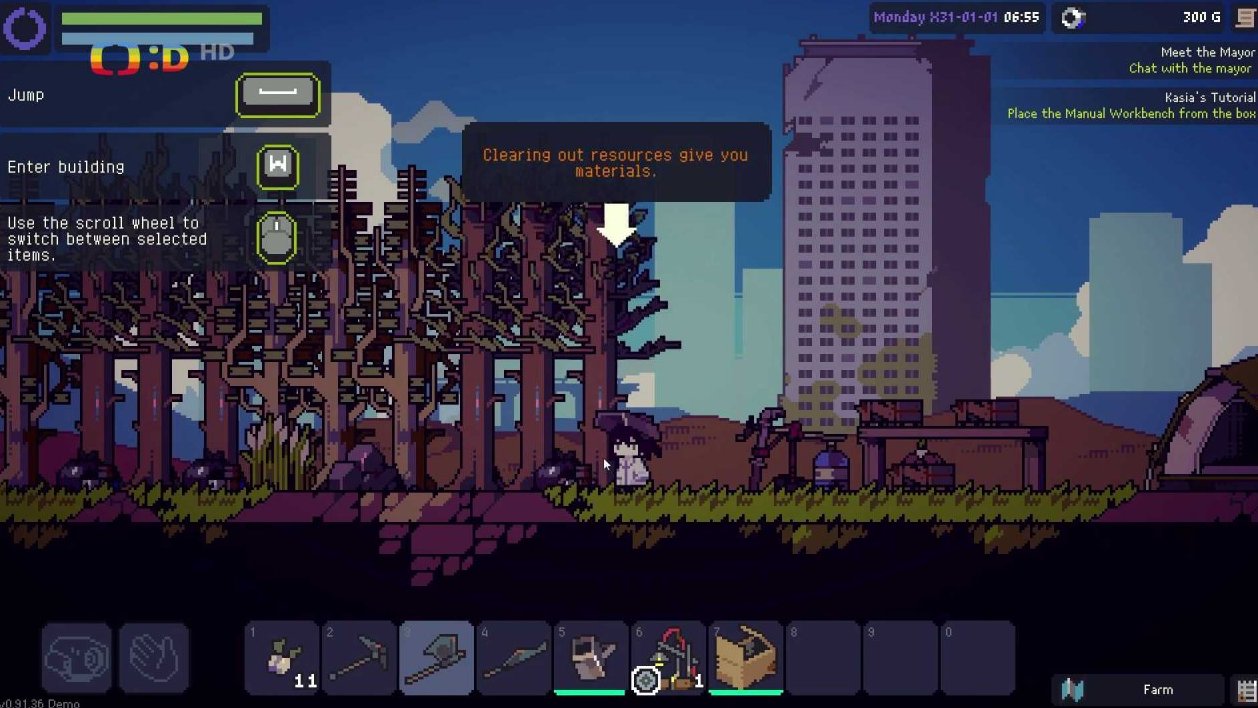Choose the pickaxe in the hotbar
Viewport: 1258px width, 708px height.
(x=359, y=658)
